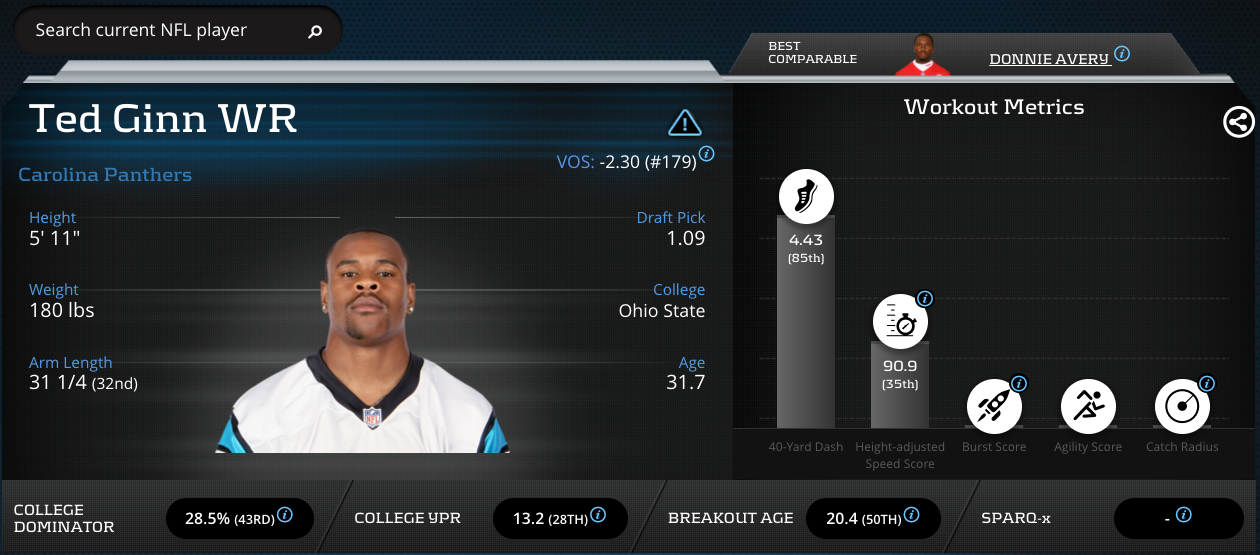
Task: Open the Donnie Avery comparable player link
Action: point(1049,59)
